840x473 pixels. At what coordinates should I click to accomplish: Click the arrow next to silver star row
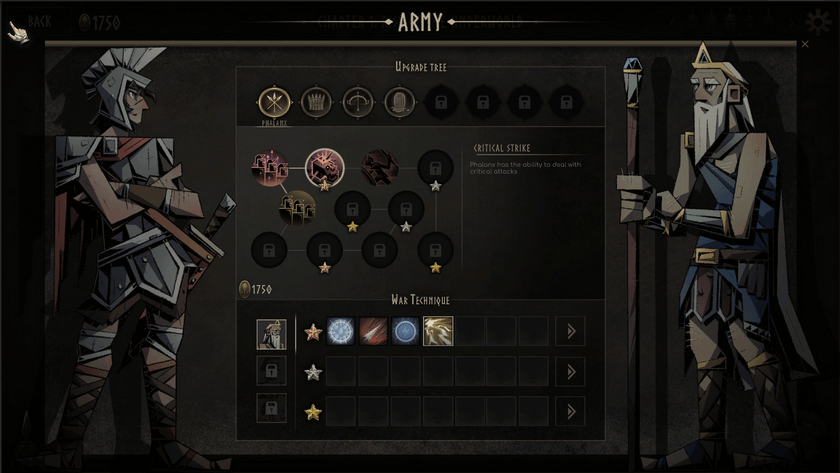[571, 371]
